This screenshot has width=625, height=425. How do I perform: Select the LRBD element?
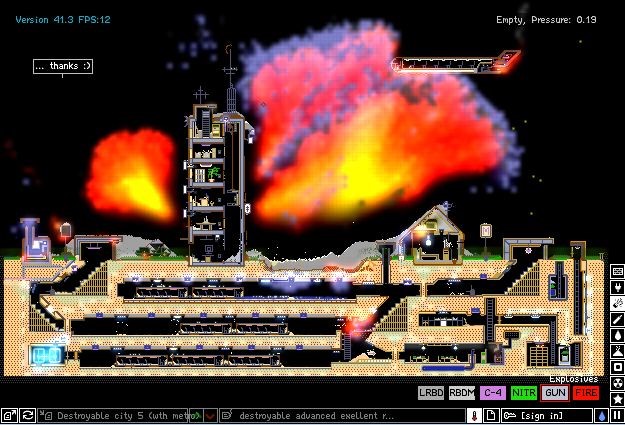point(431,393)
